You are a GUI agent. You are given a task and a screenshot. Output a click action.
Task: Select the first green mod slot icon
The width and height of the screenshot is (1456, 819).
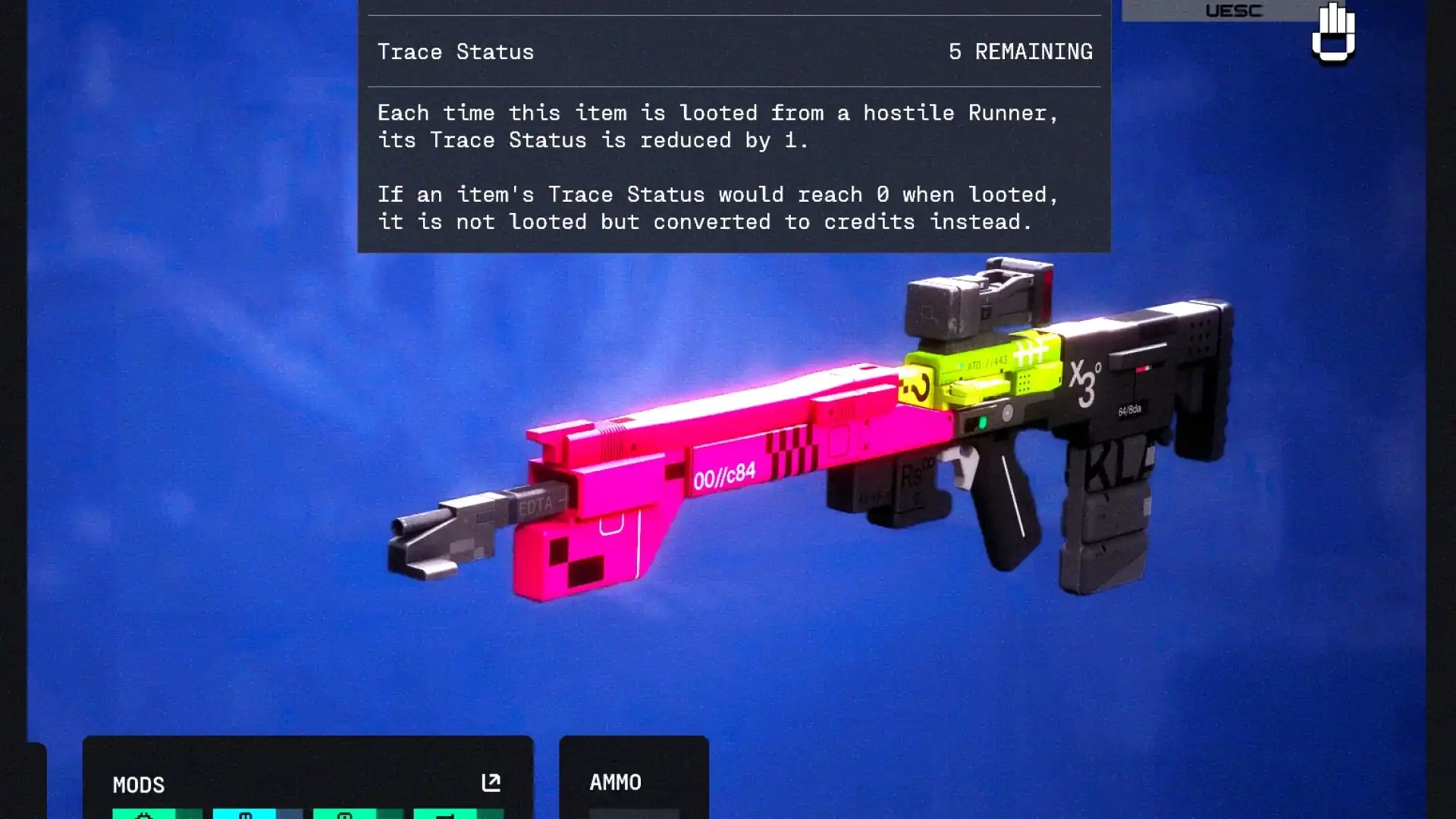pyautogui.click(x=144, y=815)
